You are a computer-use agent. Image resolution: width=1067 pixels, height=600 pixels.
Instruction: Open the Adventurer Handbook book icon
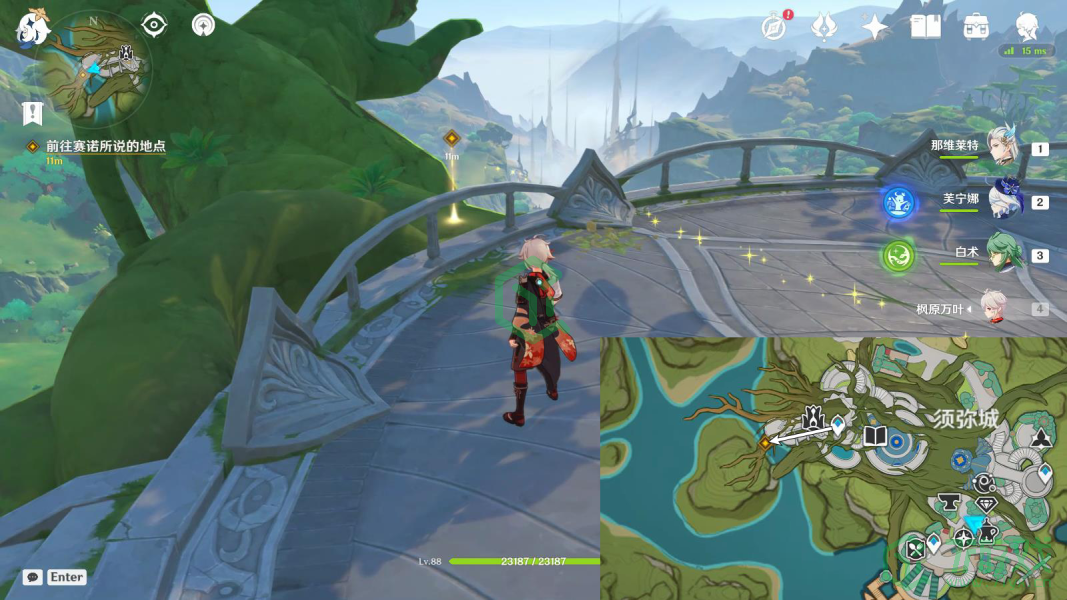[x=925, y=26]
